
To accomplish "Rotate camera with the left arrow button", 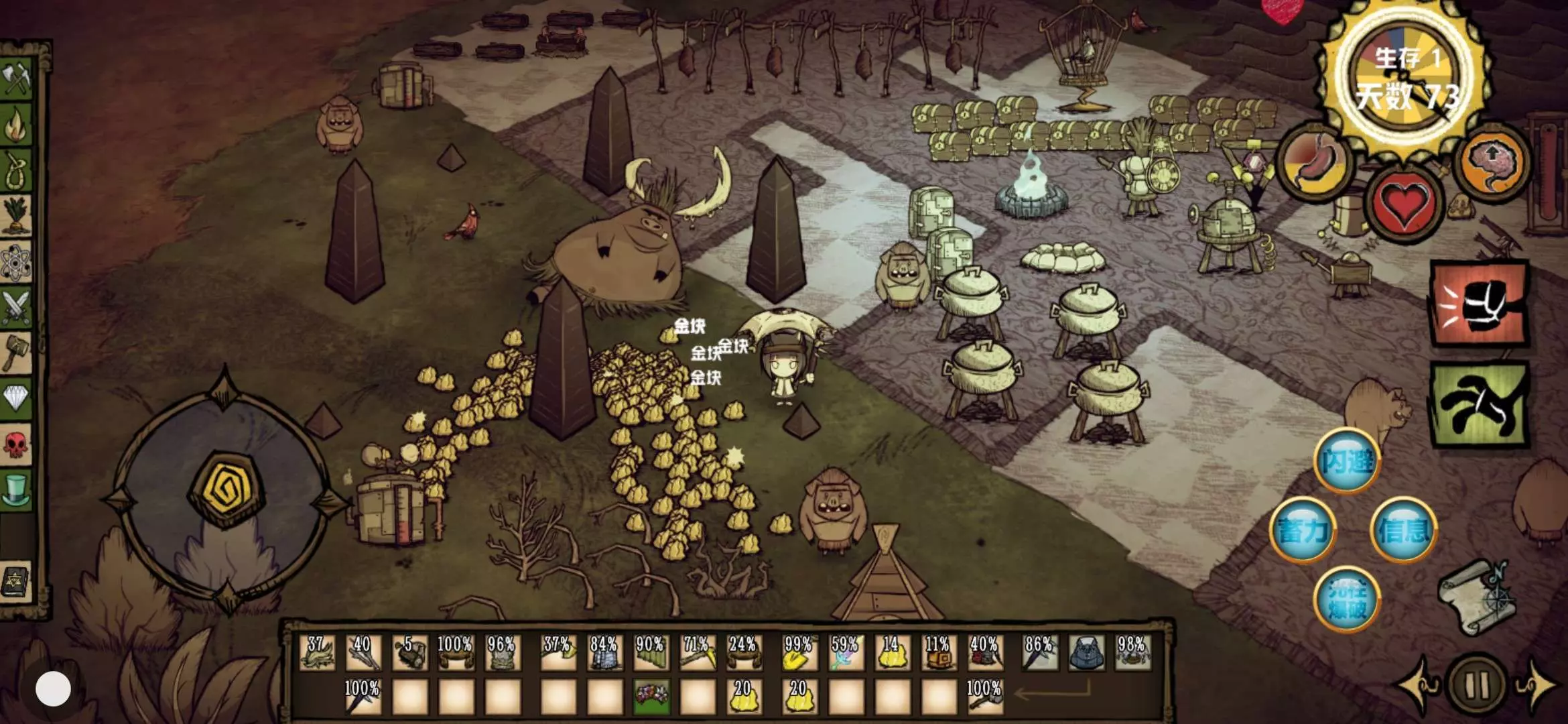I will [x=1415, y=685].
